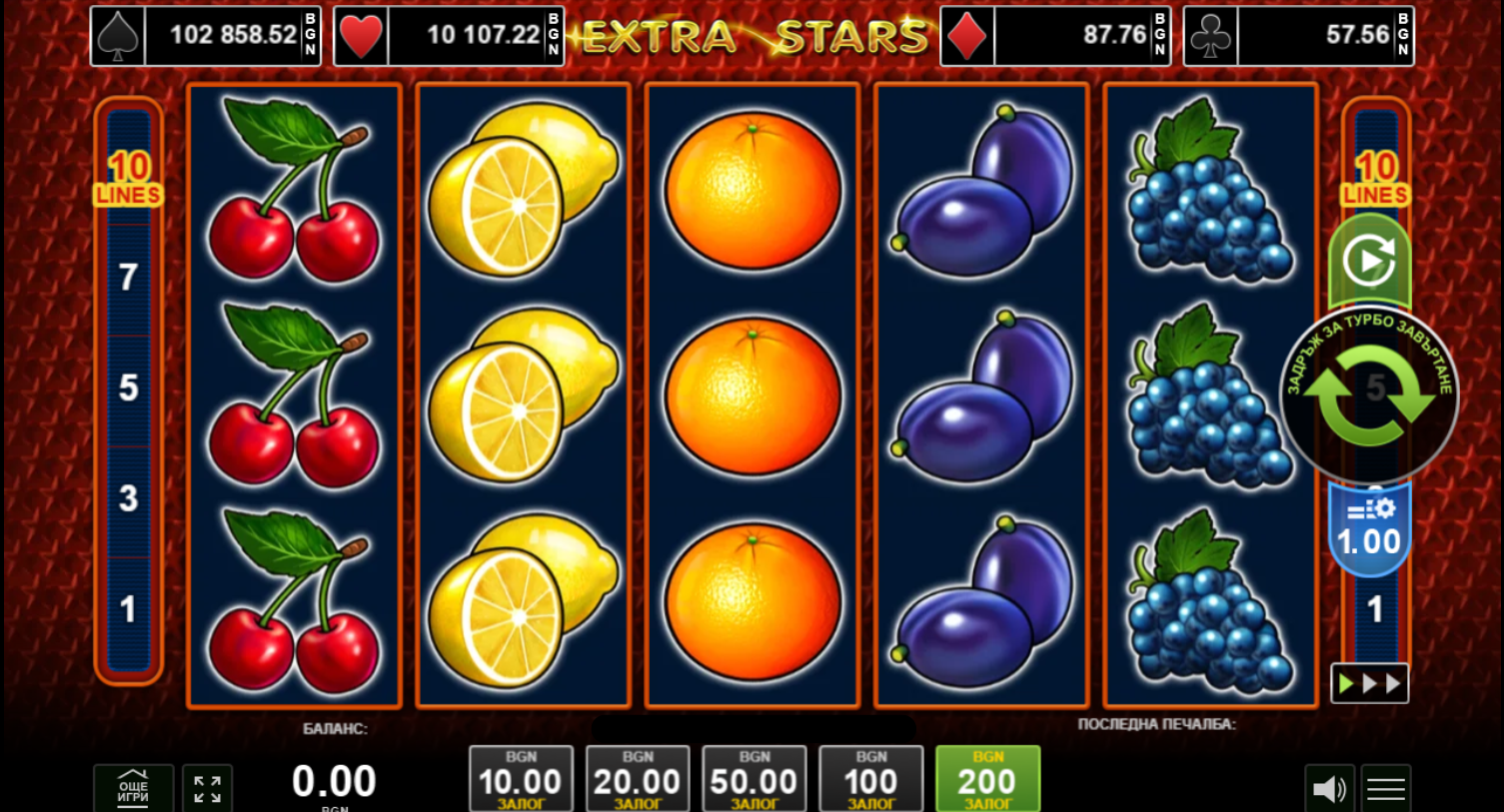Screen dimensions: 1504x812
Task: Spin the reels with the green arrows
Action: [1368, 397]
